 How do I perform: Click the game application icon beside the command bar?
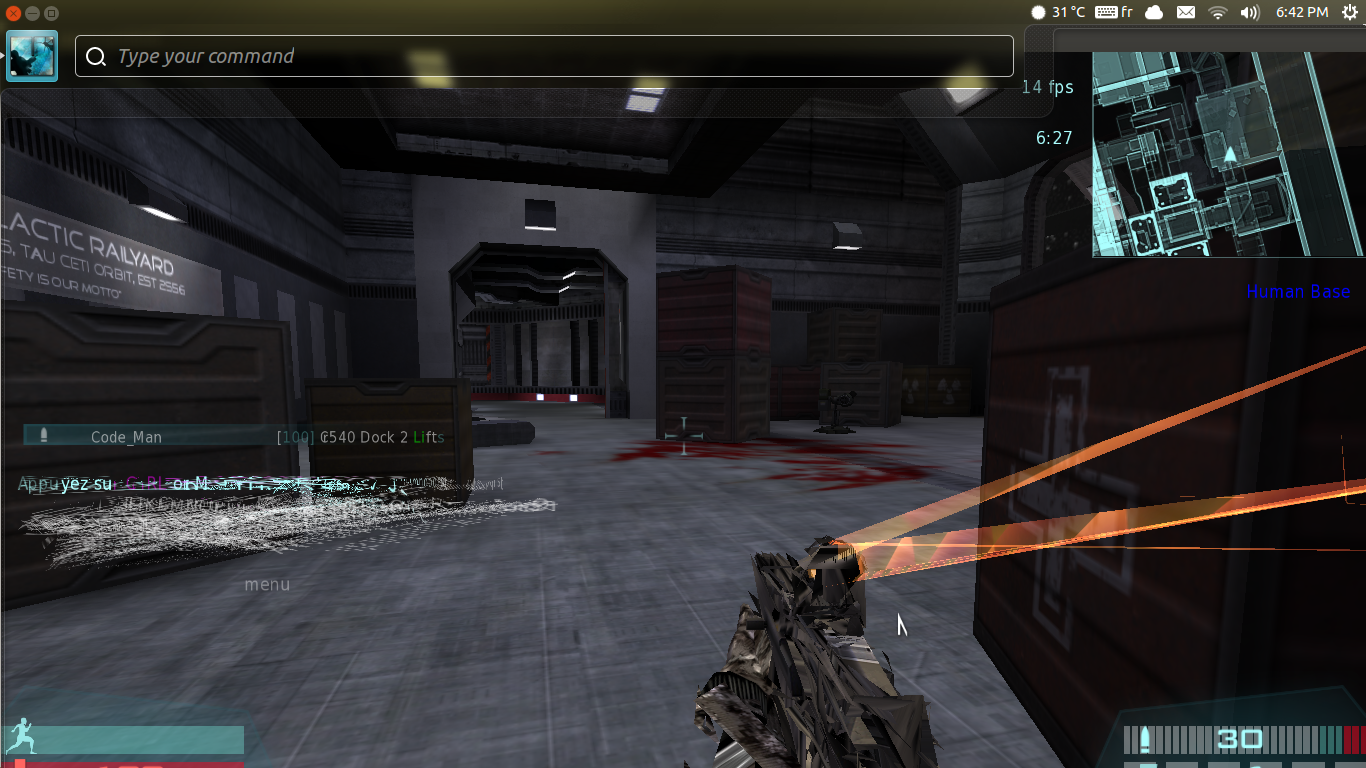tap(32, 56)
